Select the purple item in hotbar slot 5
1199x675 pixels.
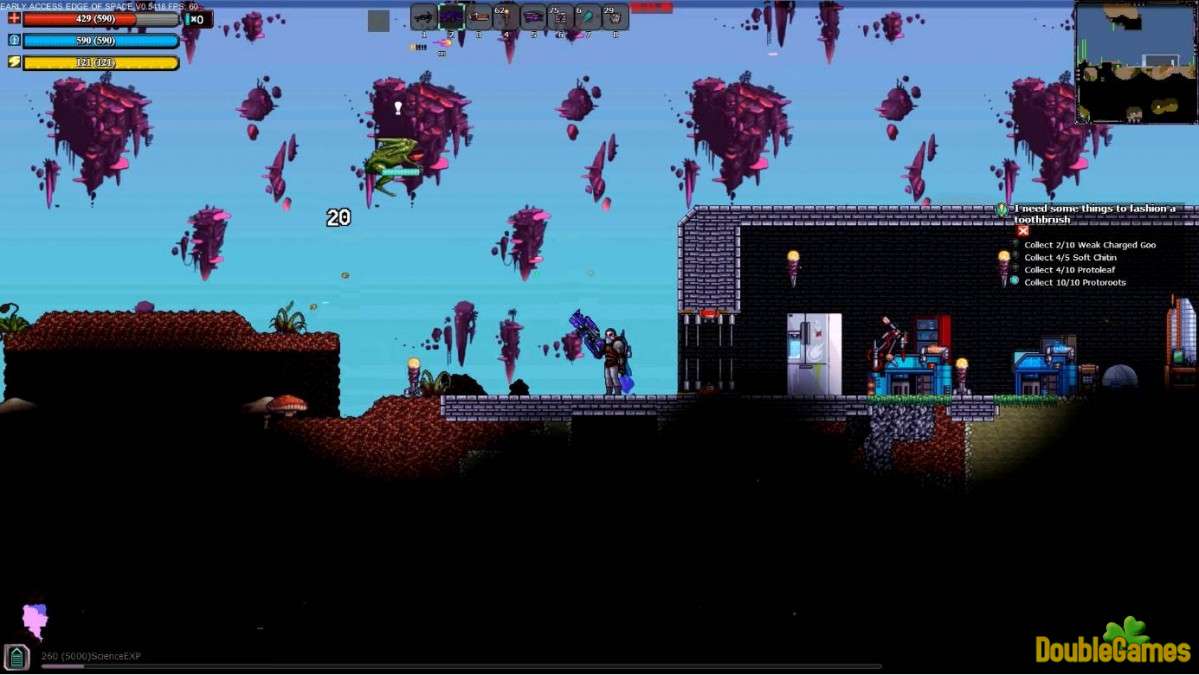[533, 17]
